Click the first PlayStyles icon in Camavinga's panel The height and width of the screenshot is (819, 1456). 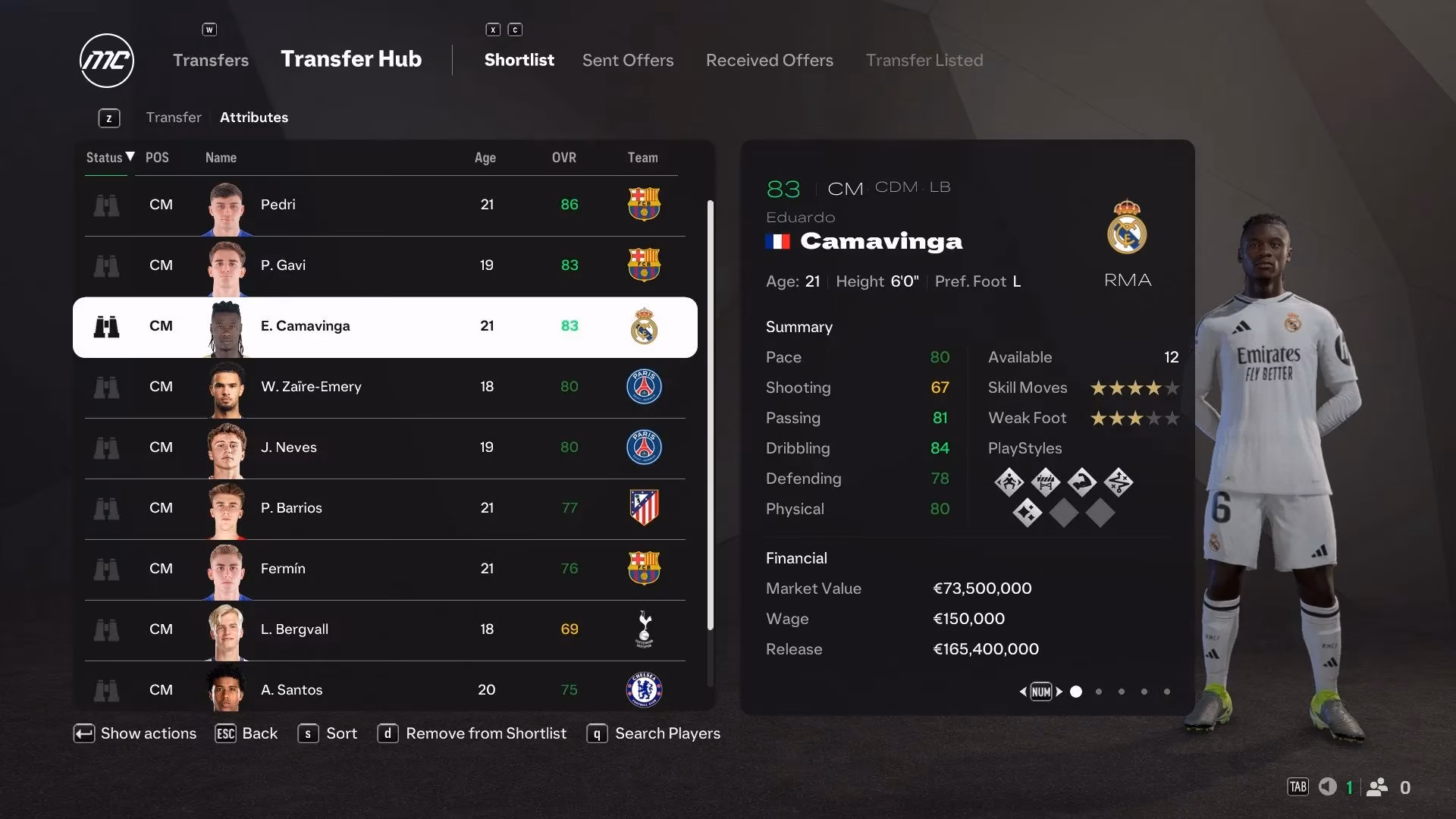tap(1009, 482)
